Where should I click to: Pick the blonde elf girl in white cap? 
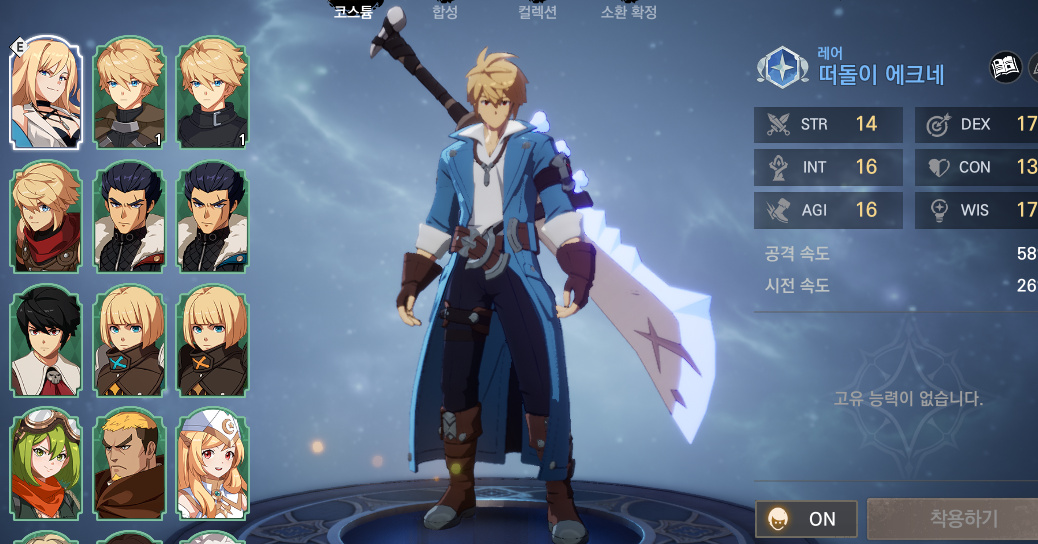(212, 465)
